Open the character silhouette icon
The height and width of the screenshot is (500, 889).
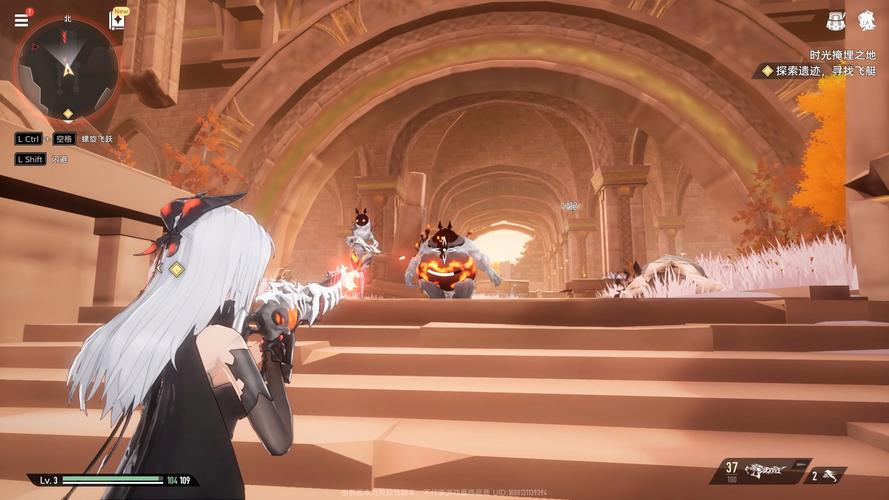point(865,21)
